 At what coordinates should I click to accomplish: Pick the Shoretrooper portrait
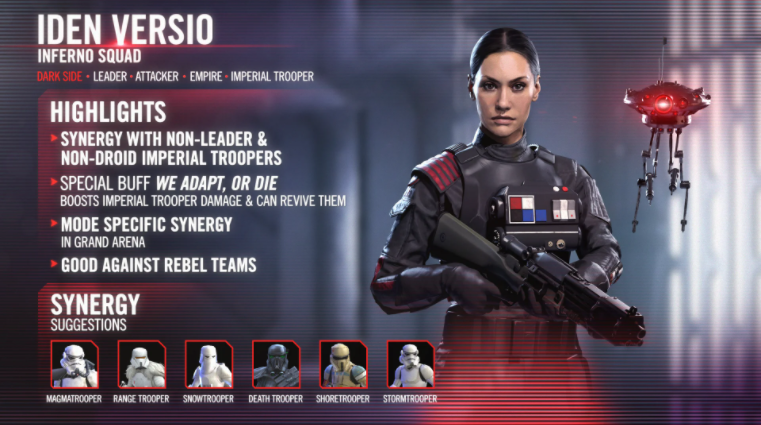coord(343,364)
